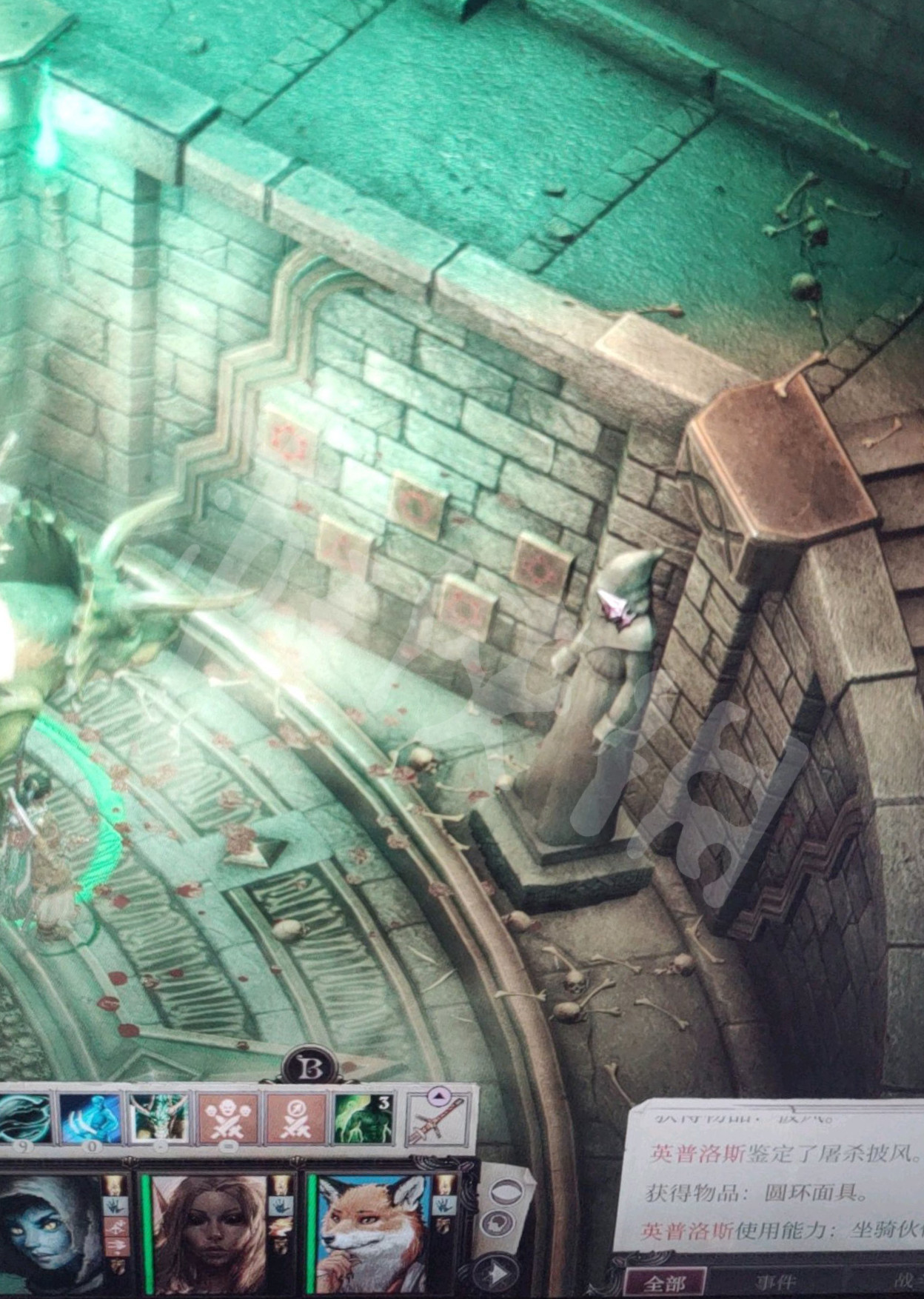Toggle the compass crossed swords ability
This screenshot has height=1299, width=924.
click(295, 1118)
